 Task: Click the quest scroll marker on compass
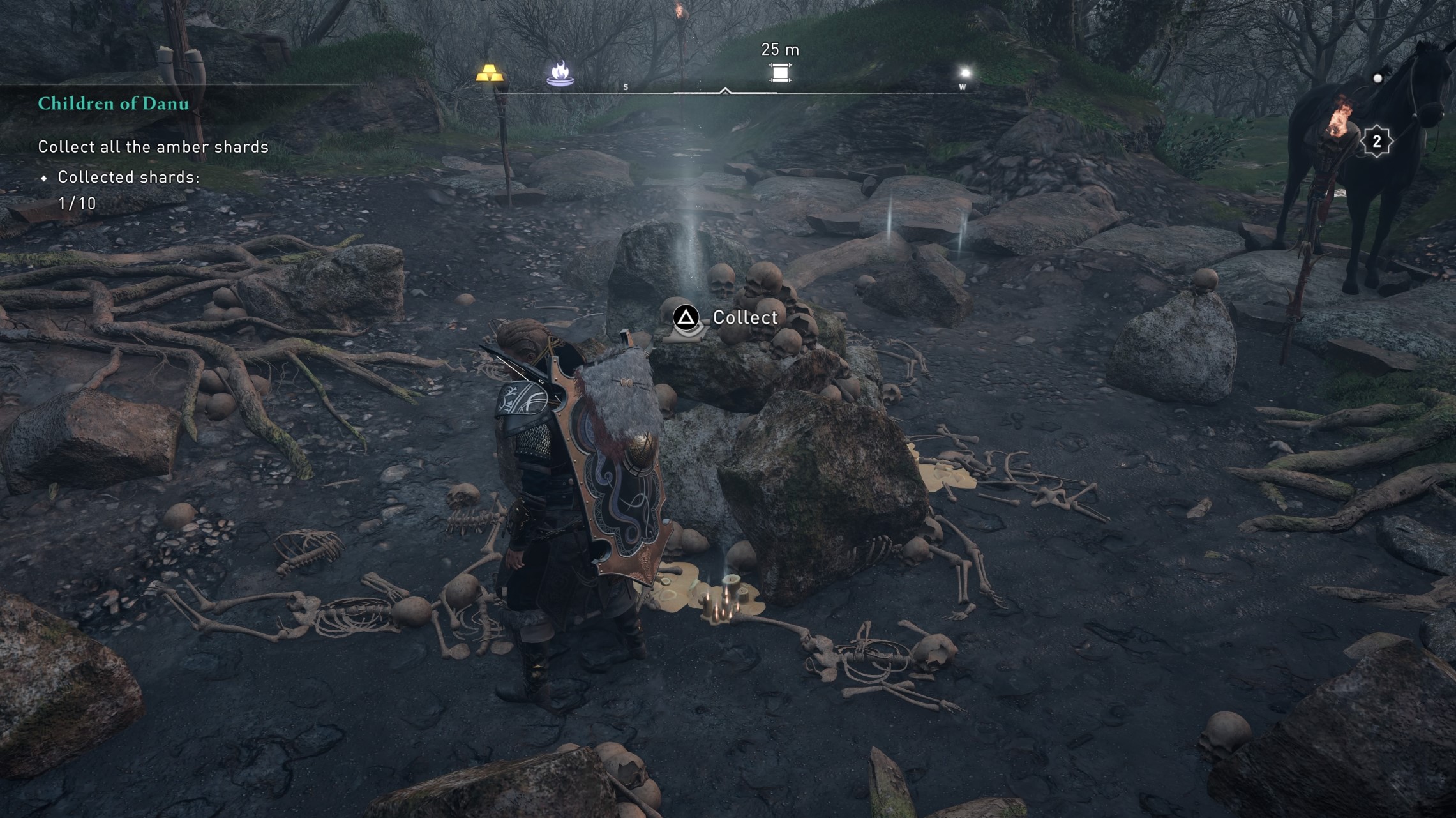(x=779, y=73)
